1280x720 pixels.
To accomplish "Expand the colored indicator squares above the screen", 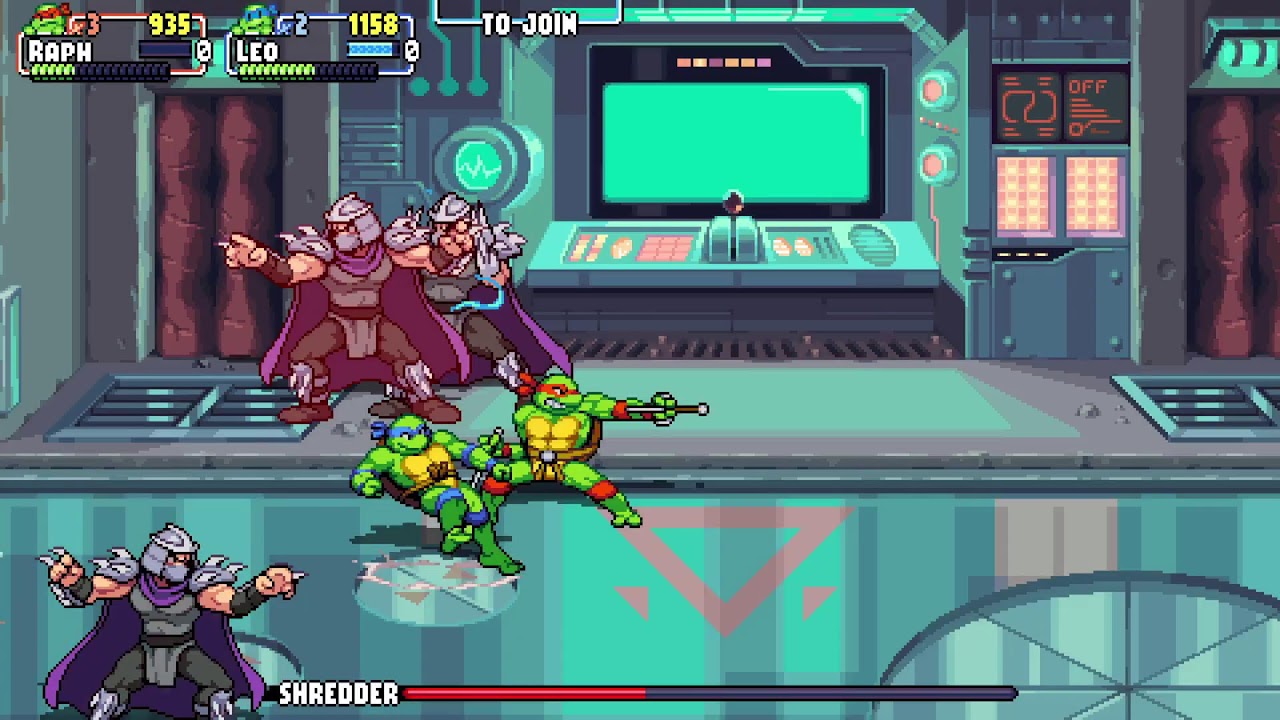I will 725,60.
